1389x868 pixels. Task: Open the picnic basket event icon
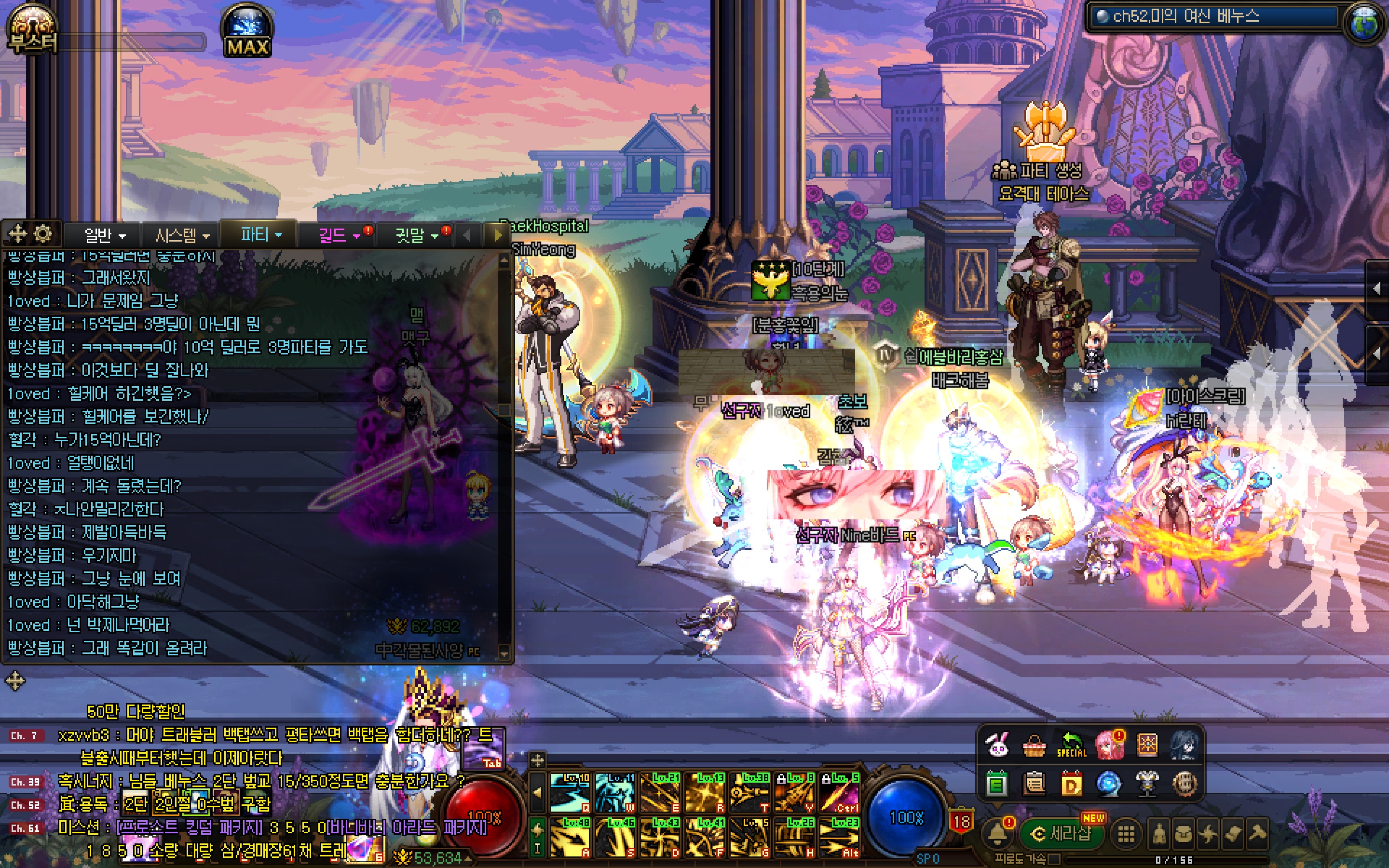click(x=1034, y=745)
